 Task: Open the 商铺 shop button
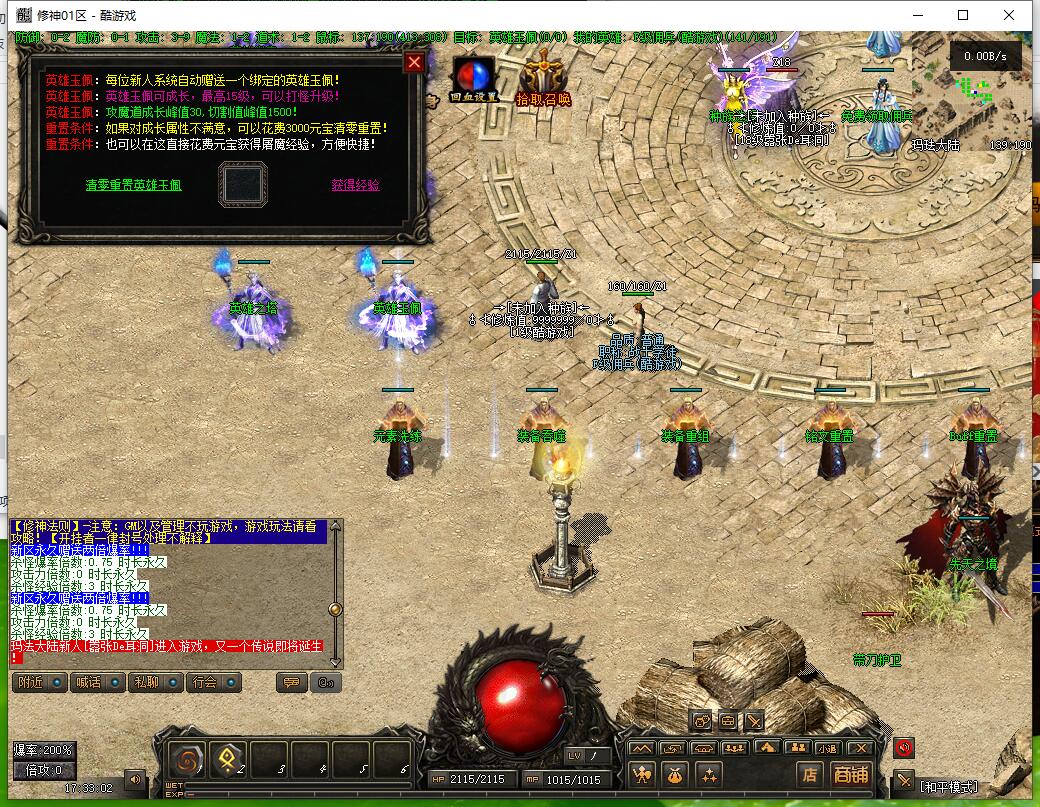coord(851,774)
